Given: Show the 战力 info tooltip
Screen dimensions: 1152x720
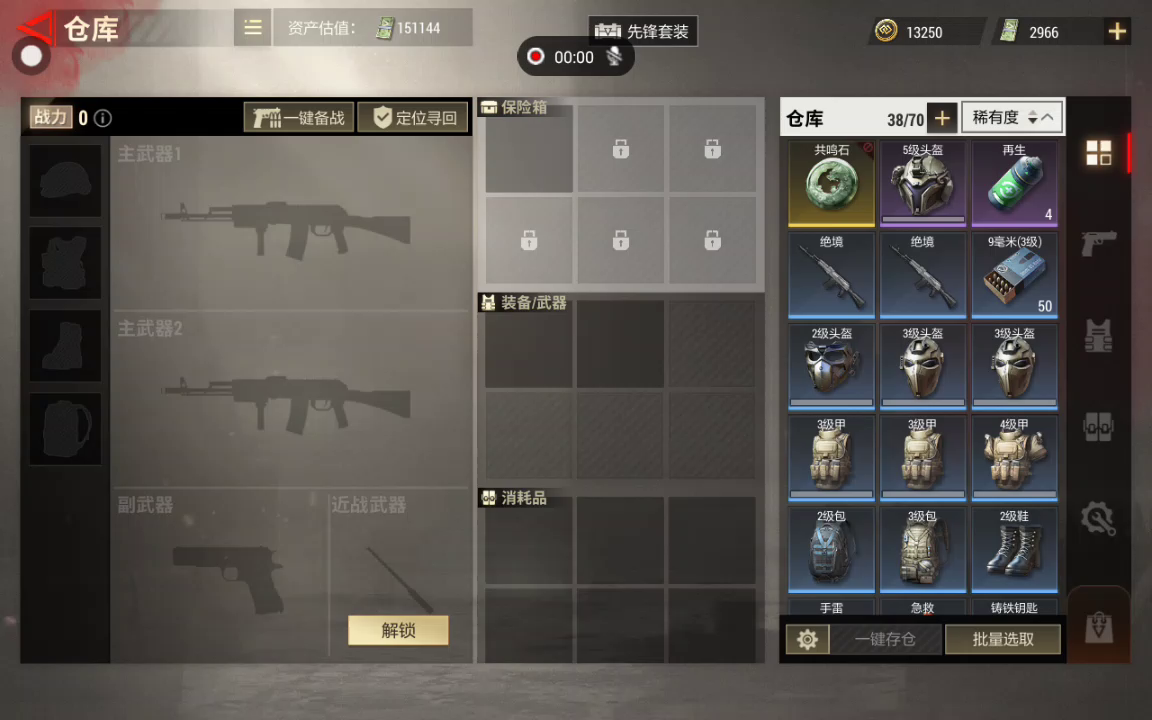Looking at the screenshot, I should (x=103, y=118).
